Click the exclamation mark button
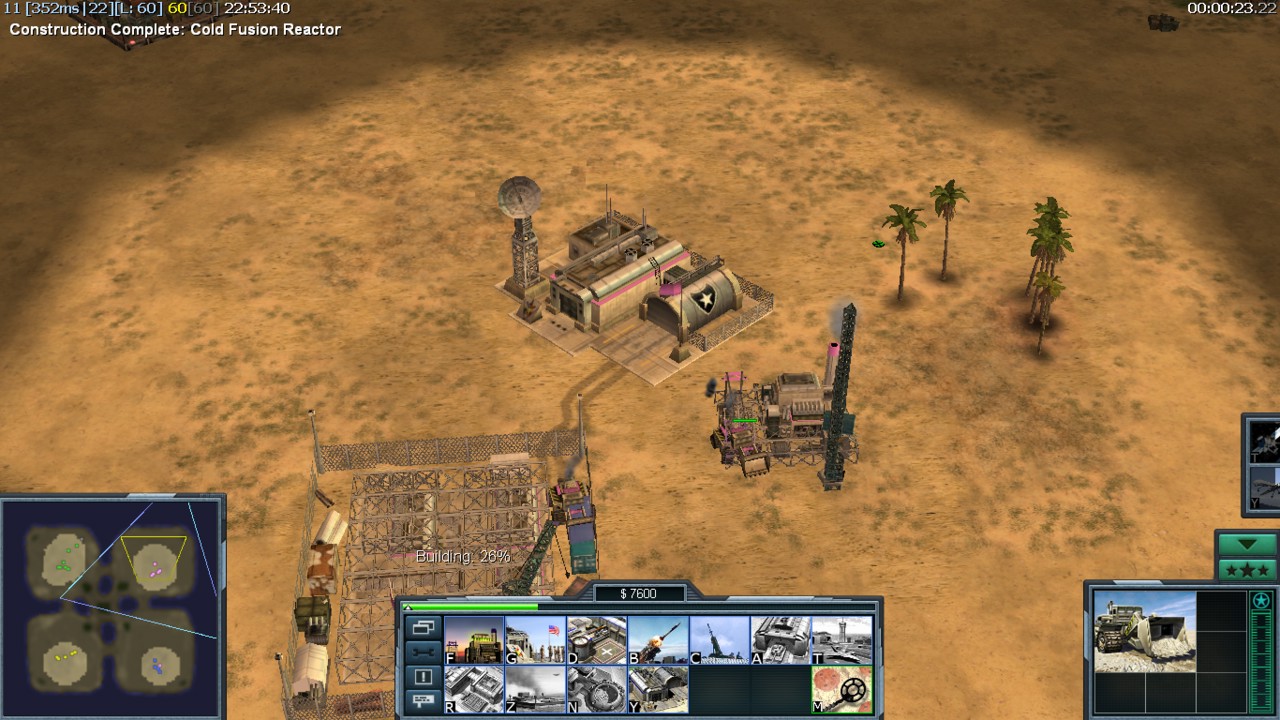The height and width of the screenshot is (720, 1280). point(423,677)
